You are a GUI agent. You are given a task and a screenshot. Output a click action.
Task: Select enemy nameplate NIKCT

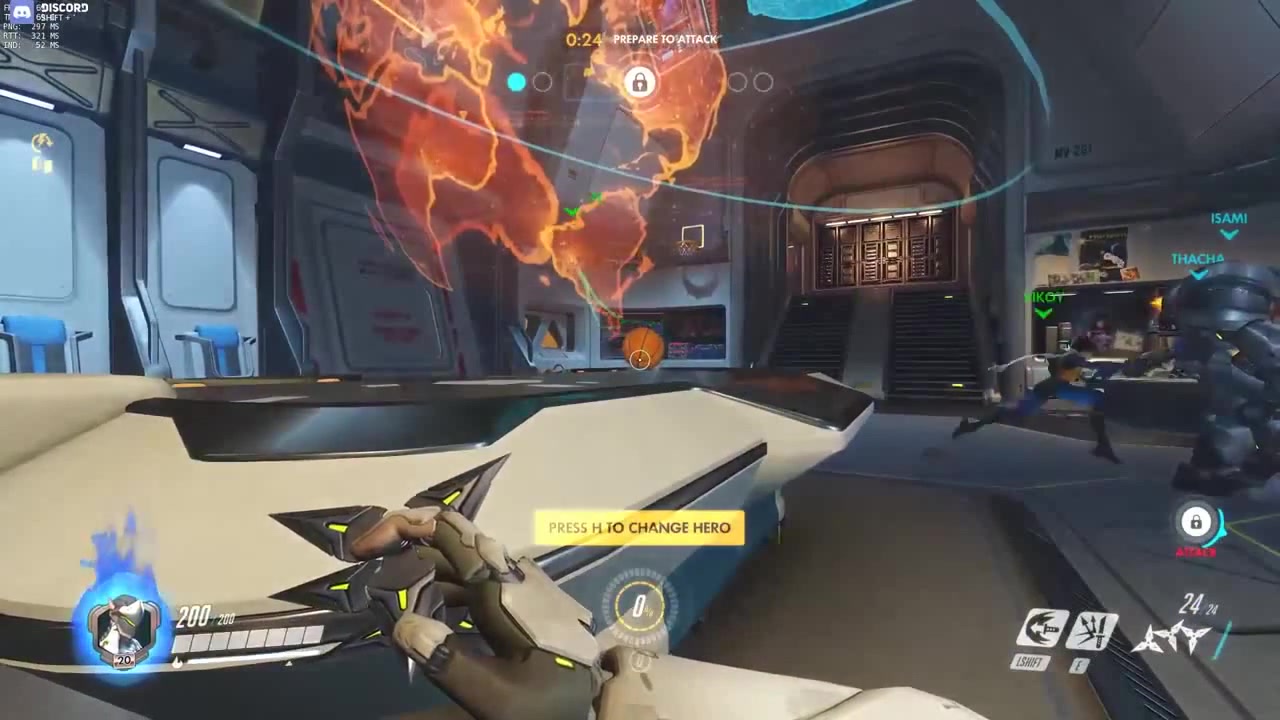pos(1041,297)
